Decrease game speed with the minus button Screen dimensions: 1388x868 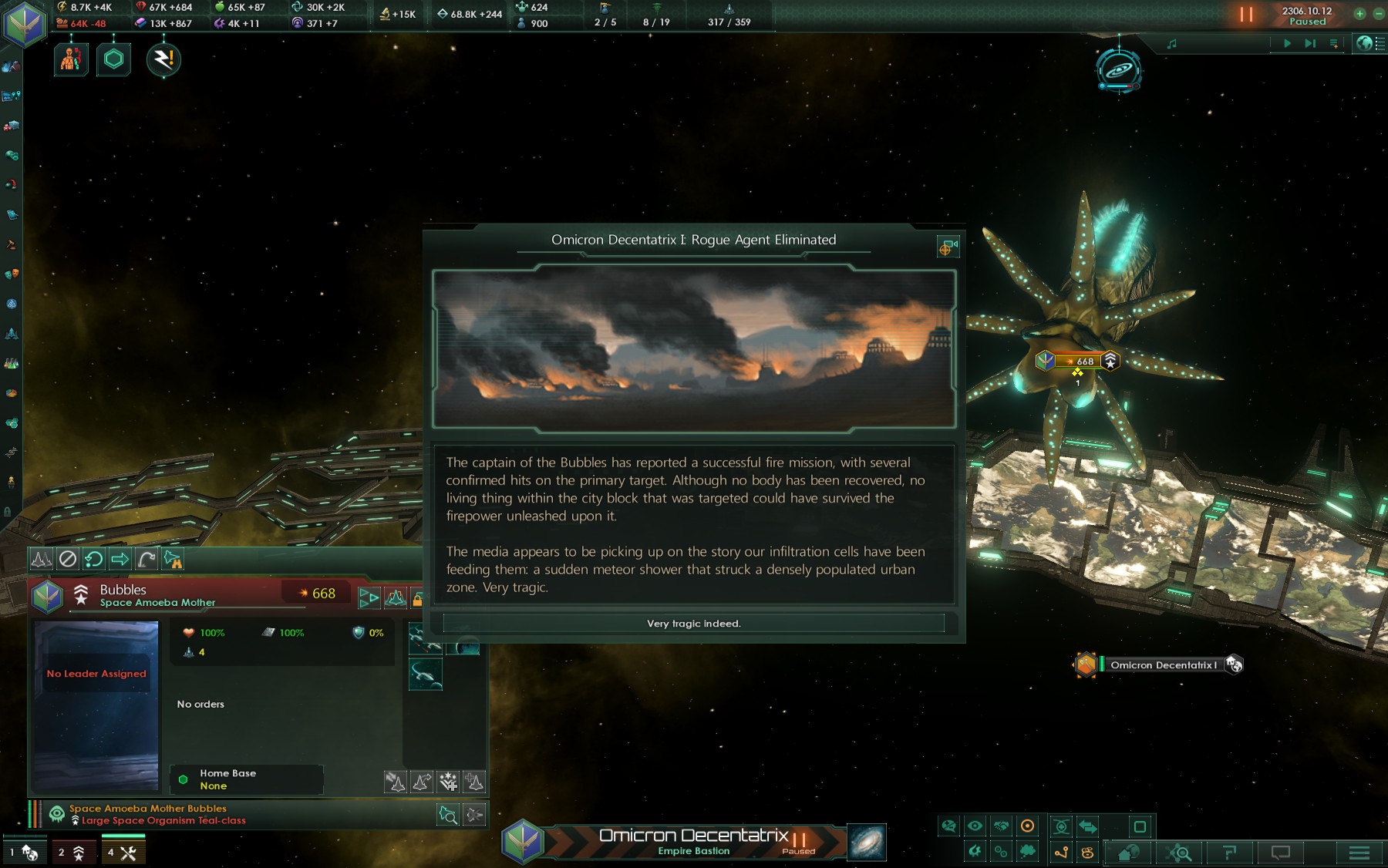(1379, 13)
